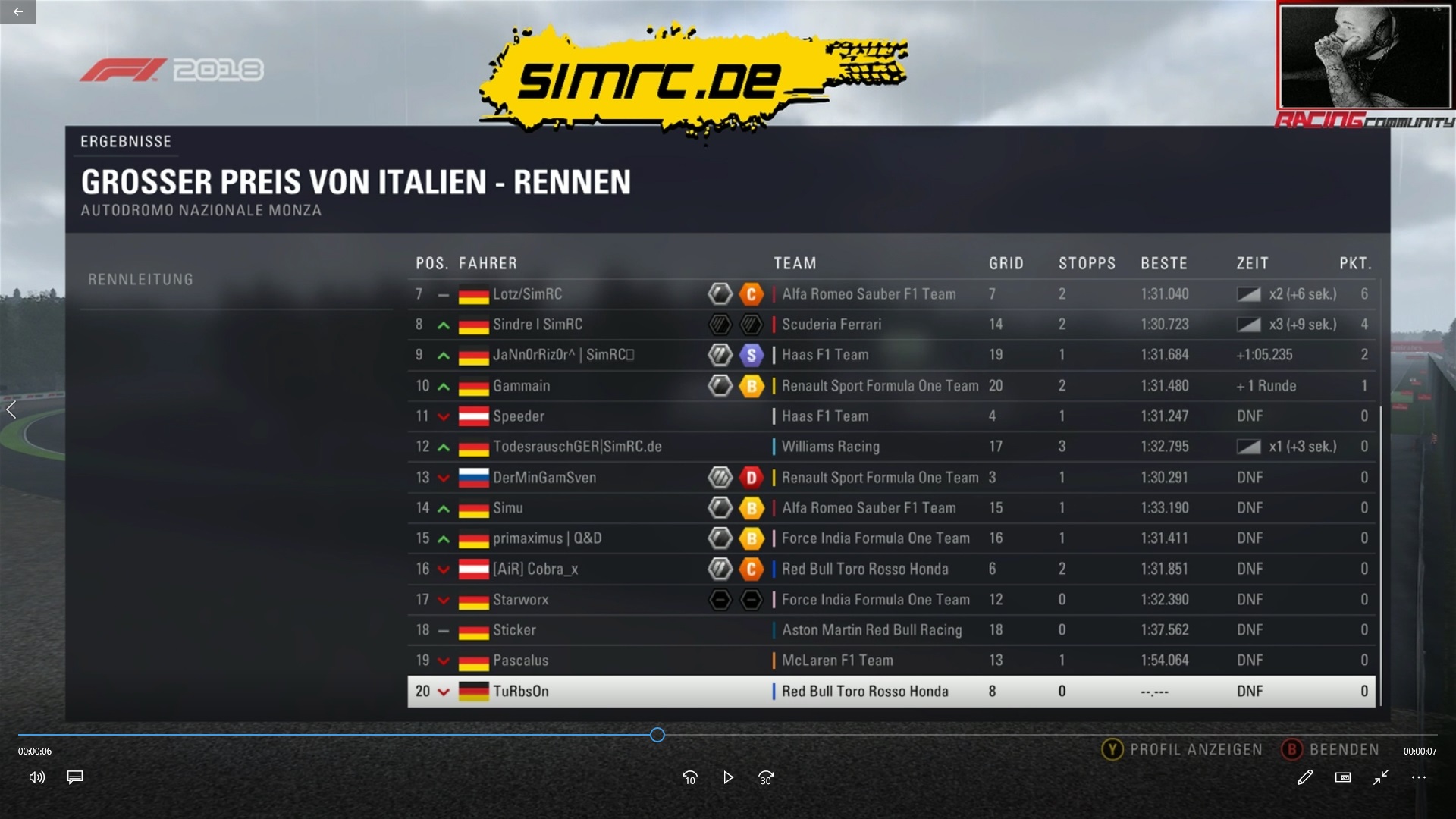Screen dimensions: 1456x819
Task: Choose Beenden to exit results
Action: 1331,750
